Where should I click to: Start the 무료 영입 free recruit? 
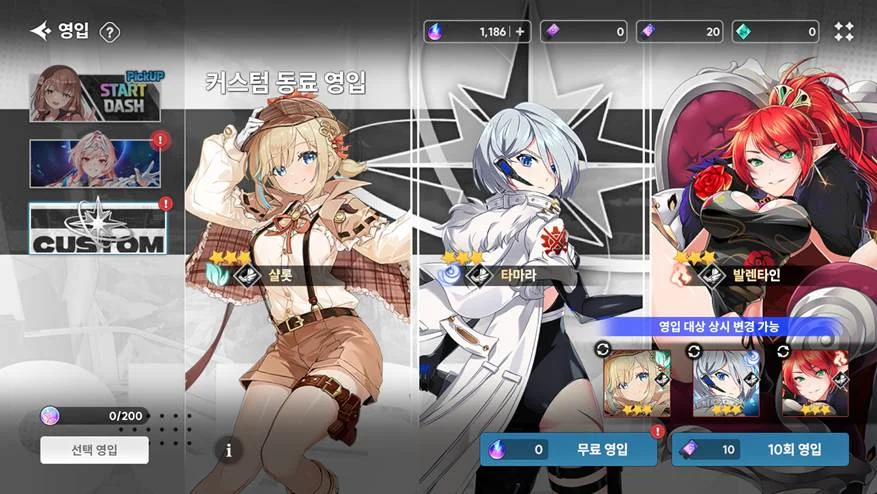click(570, 449)
